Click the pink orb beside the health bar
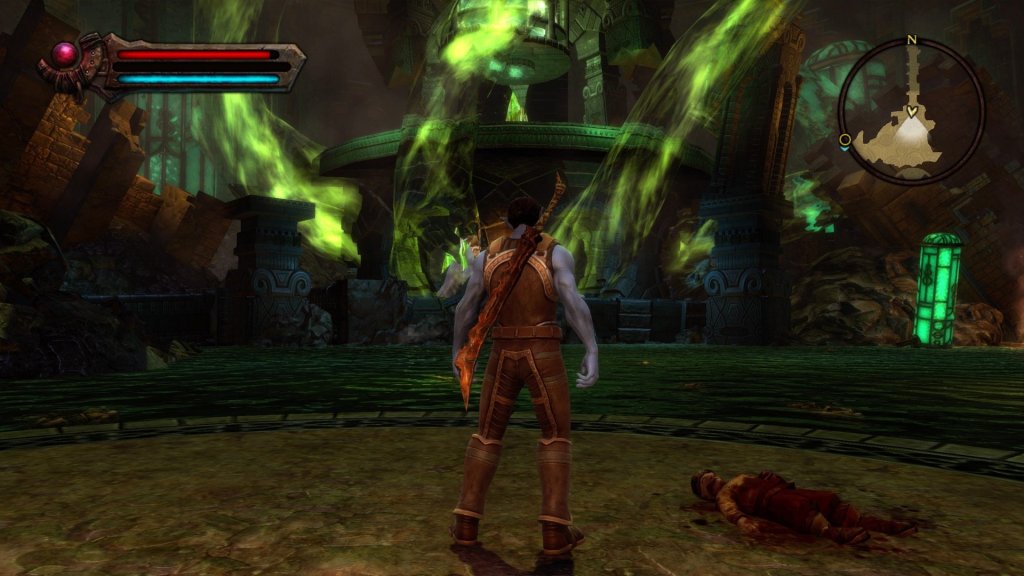Image resolution: width=1024 pixels, height=576 pixels. click(x=67, y=53)
